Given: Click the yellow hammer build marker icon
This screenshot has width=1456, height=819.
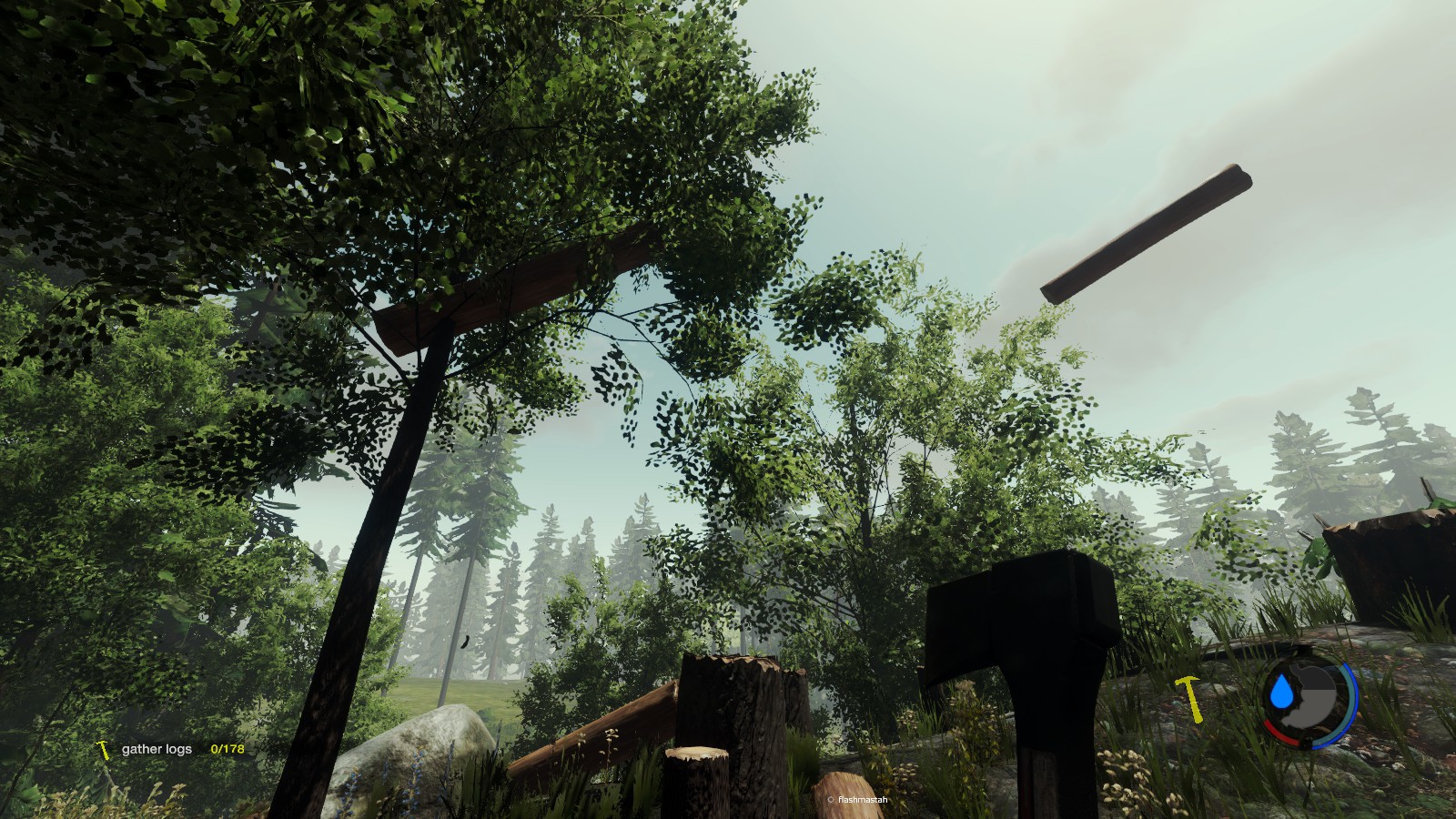Looking at the screenshot, I should 1189,698.
